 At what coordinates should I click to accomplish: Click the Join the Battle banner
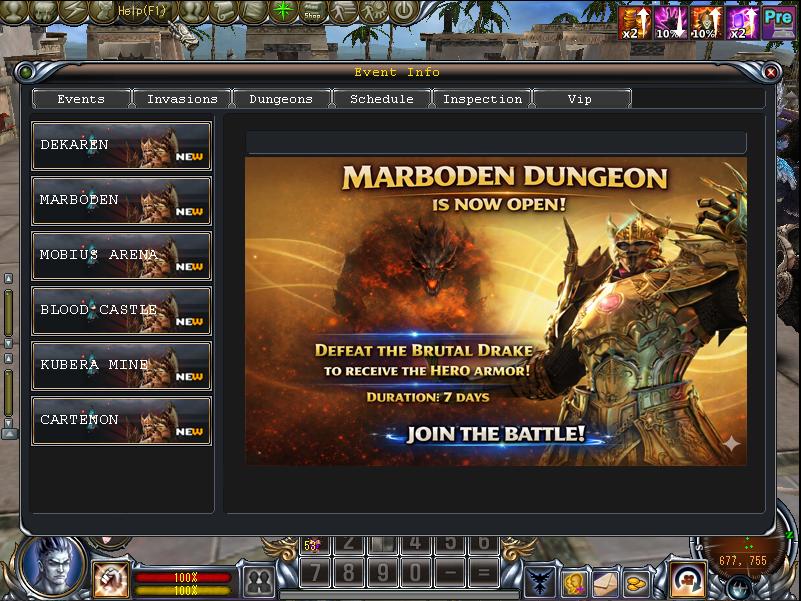(495, 435)
